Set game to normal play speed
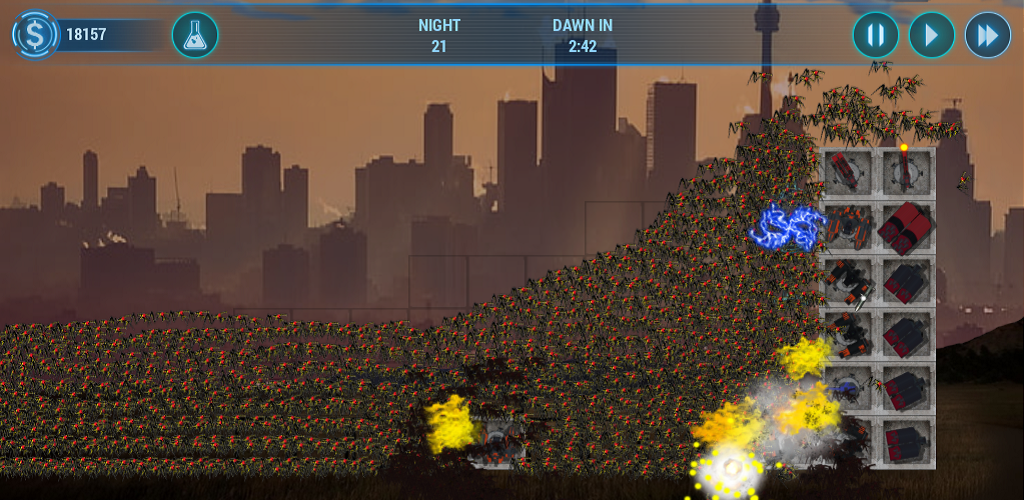 (931, 36)
